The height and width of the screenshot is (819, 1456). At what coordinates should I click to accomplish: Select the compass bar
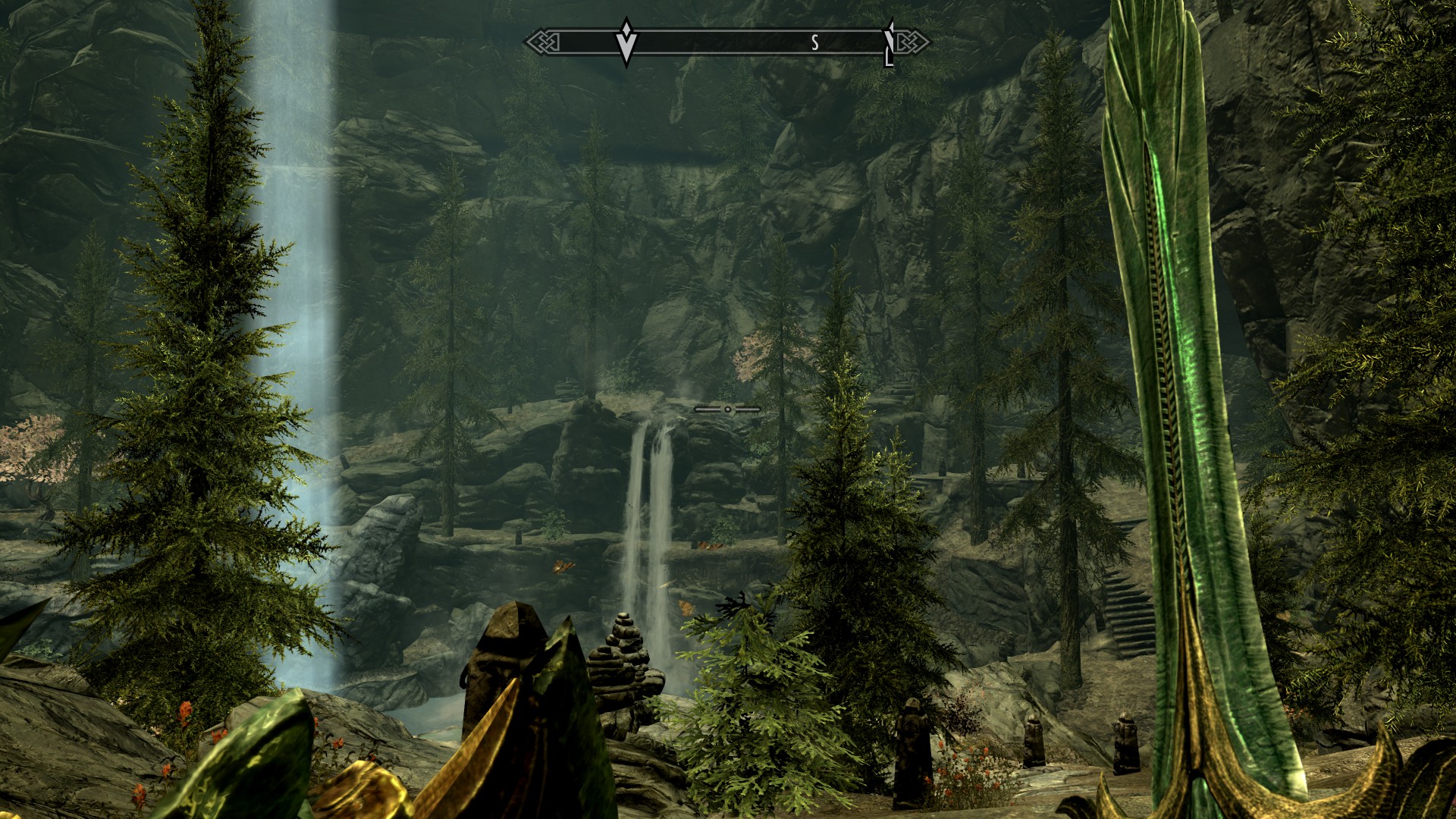coord(726,42)
